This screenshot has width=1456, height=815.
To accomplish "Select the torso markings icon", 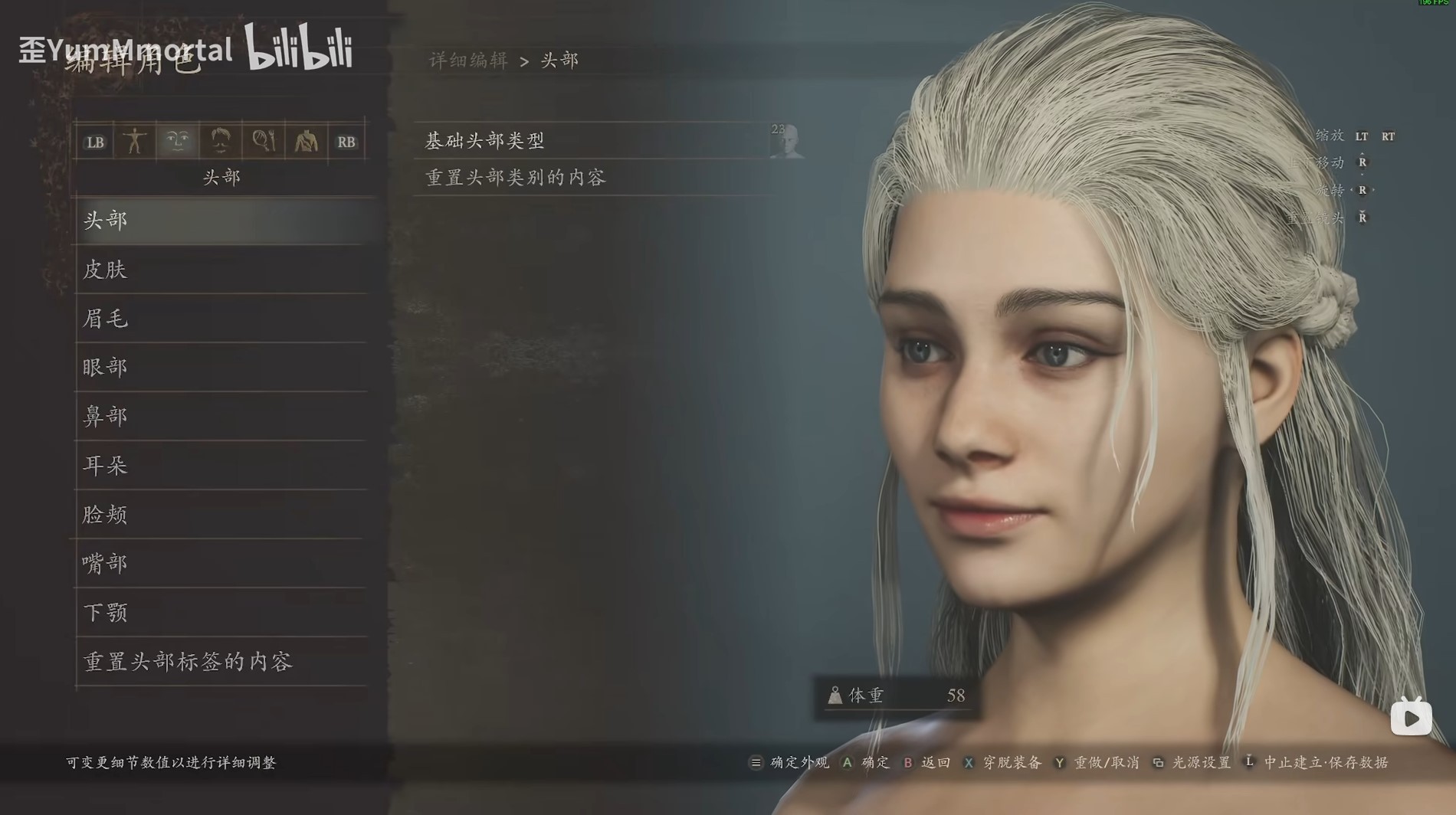I will click(x=305, y=141).
